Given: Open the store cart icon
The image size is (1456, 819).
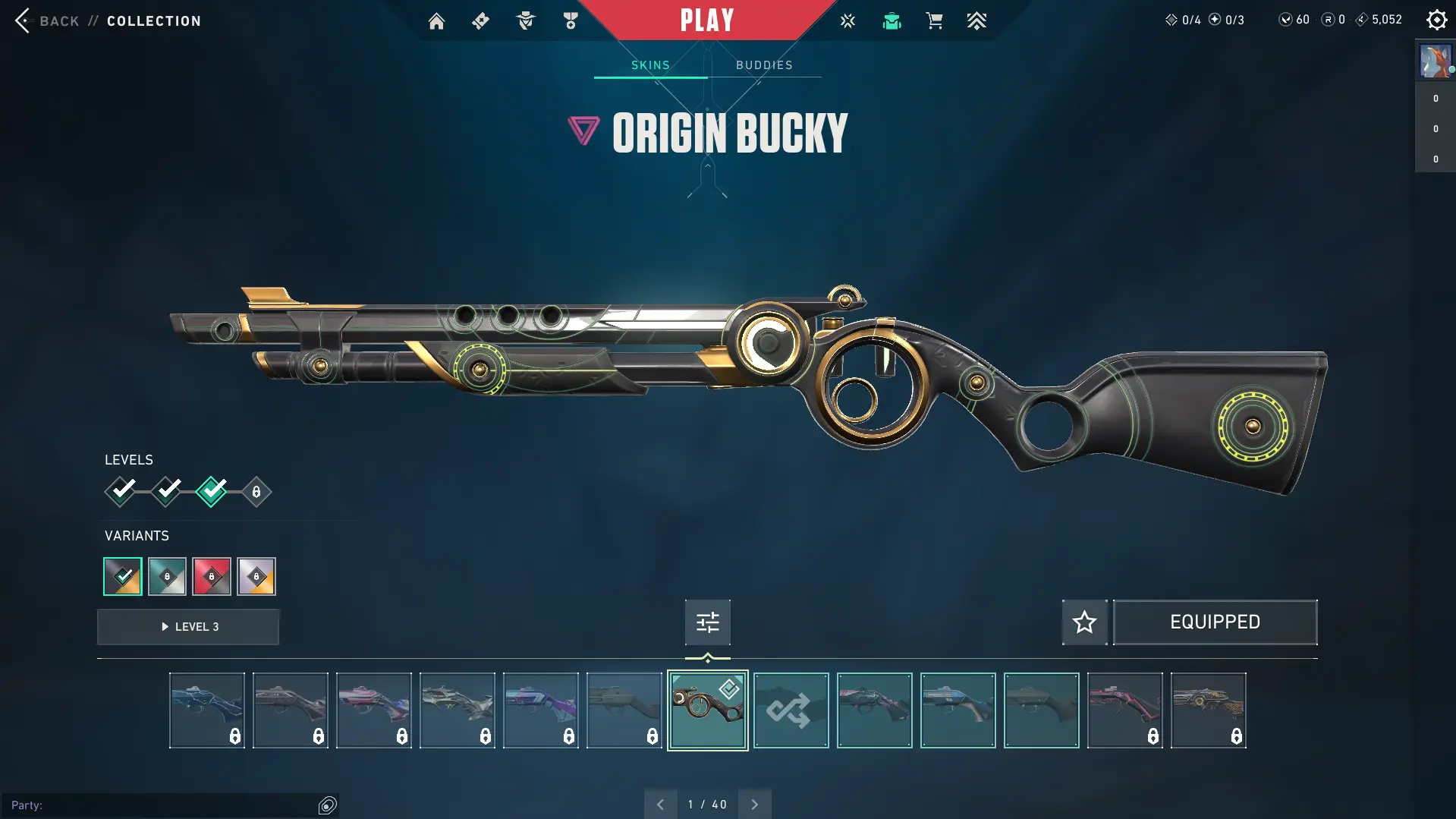Looking at the screenshot, I should tap(934, 21).
